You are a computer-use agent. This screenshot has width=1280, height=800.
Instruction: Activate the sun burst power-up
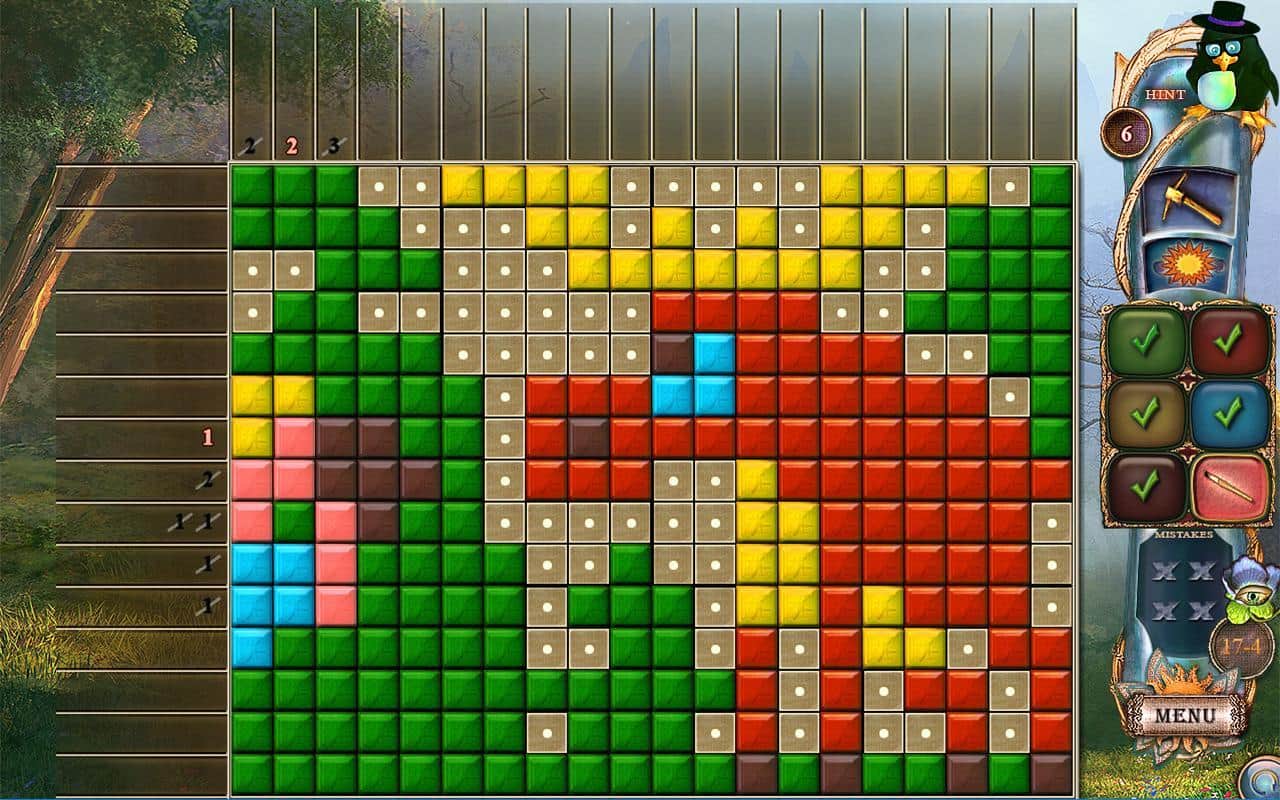pyautogui.click(x=1190, y=260)
